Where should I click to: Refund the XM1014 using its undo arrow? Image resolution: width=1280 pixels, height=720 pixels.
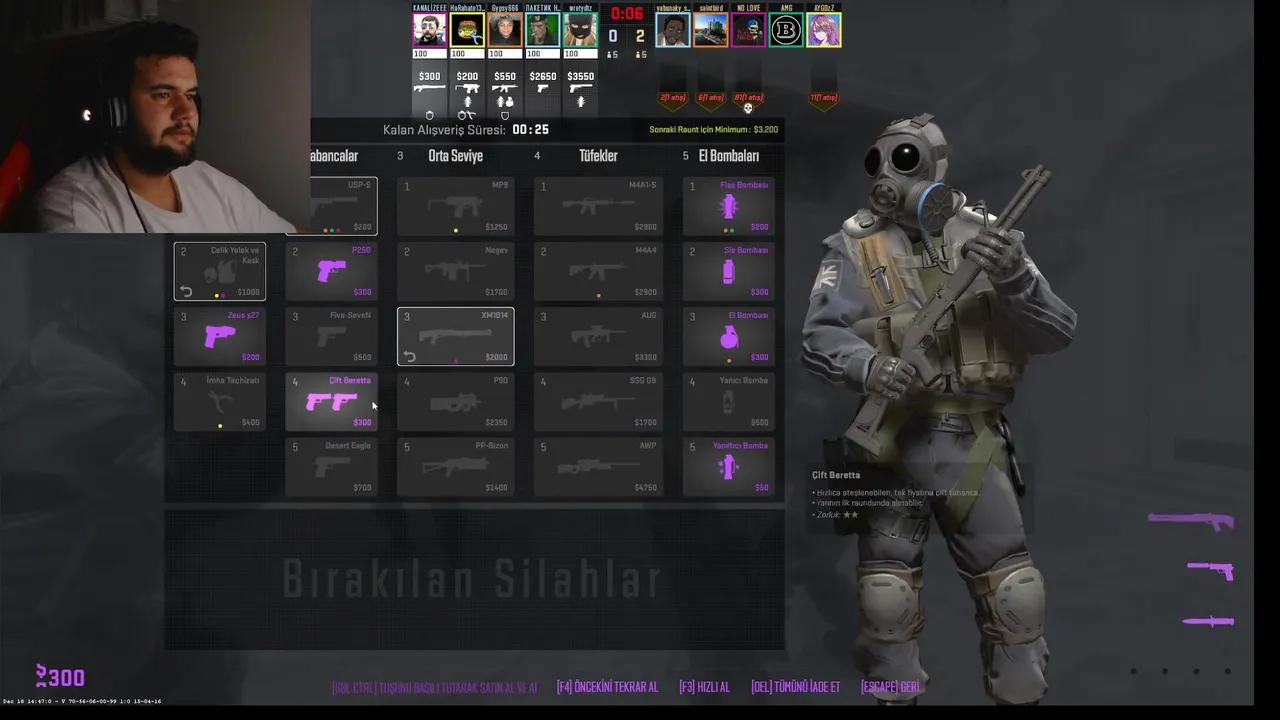click(409, 356)
